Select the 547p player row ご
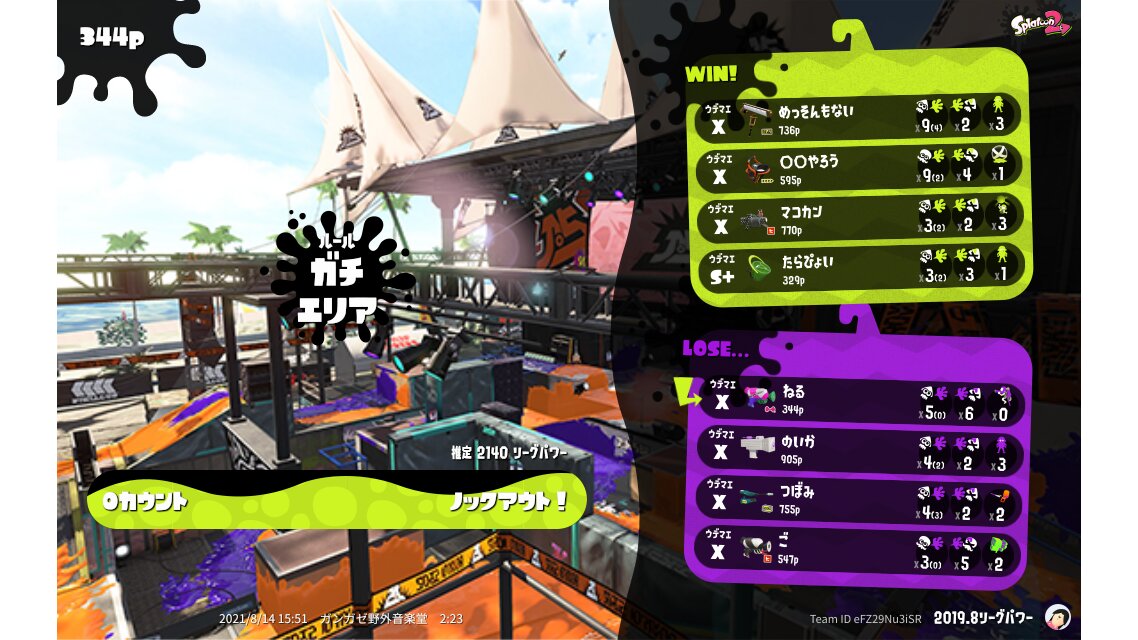1138x640 pixels. [860, 550]
